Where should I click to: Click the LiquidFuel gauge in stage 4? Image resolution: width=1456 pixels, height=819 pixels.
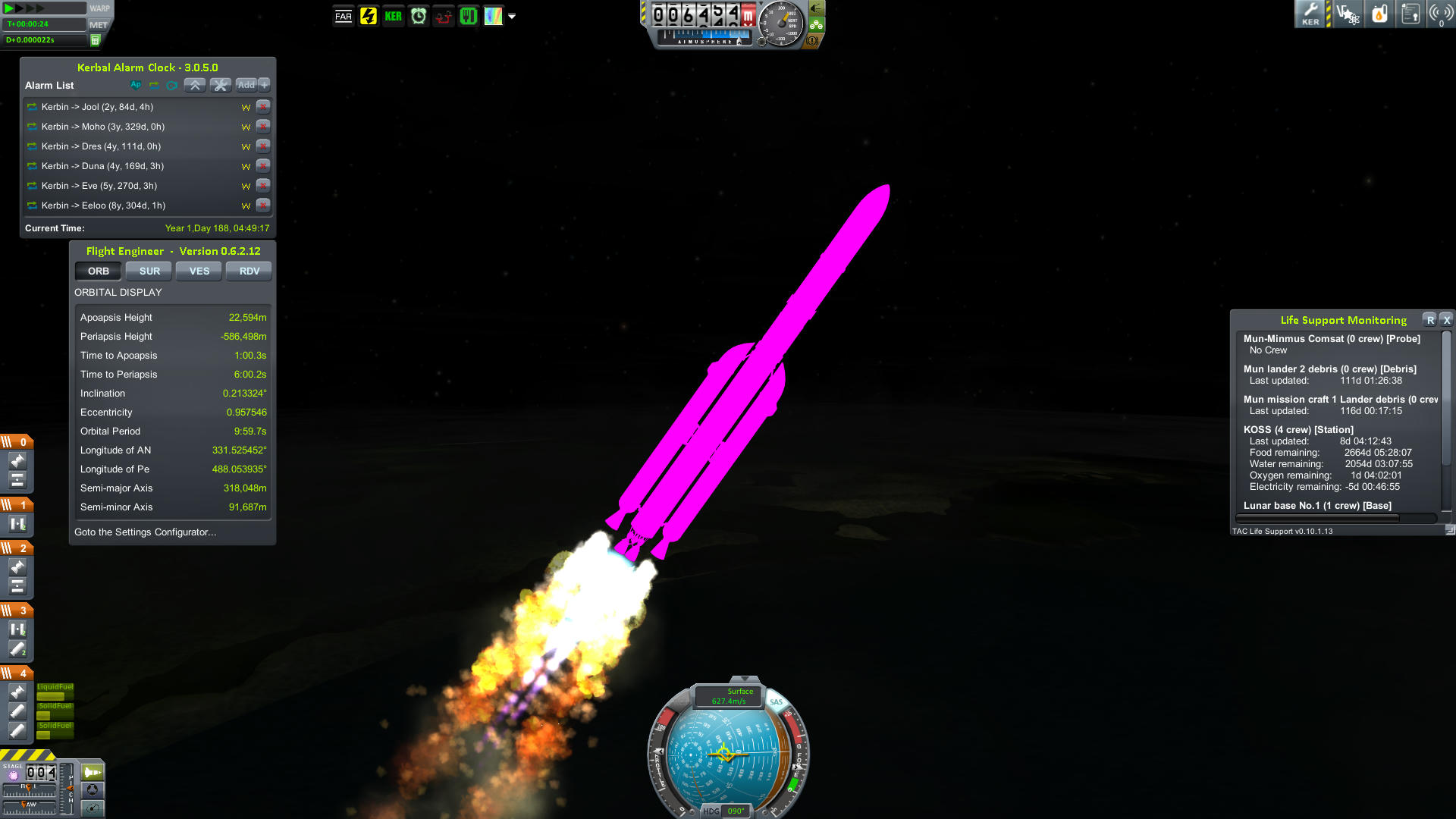coord(55,692)
